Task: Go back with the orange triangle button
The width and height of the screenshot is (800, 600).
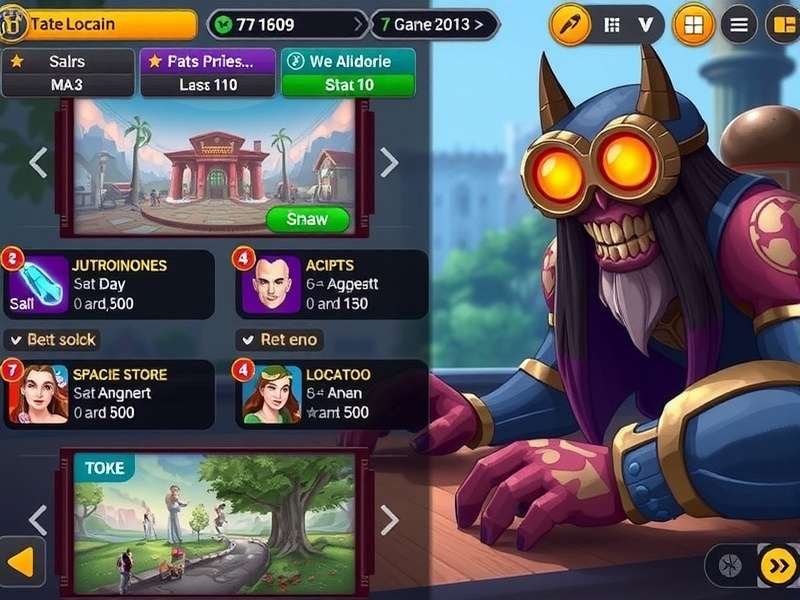Action: click(x=21, y=565)
